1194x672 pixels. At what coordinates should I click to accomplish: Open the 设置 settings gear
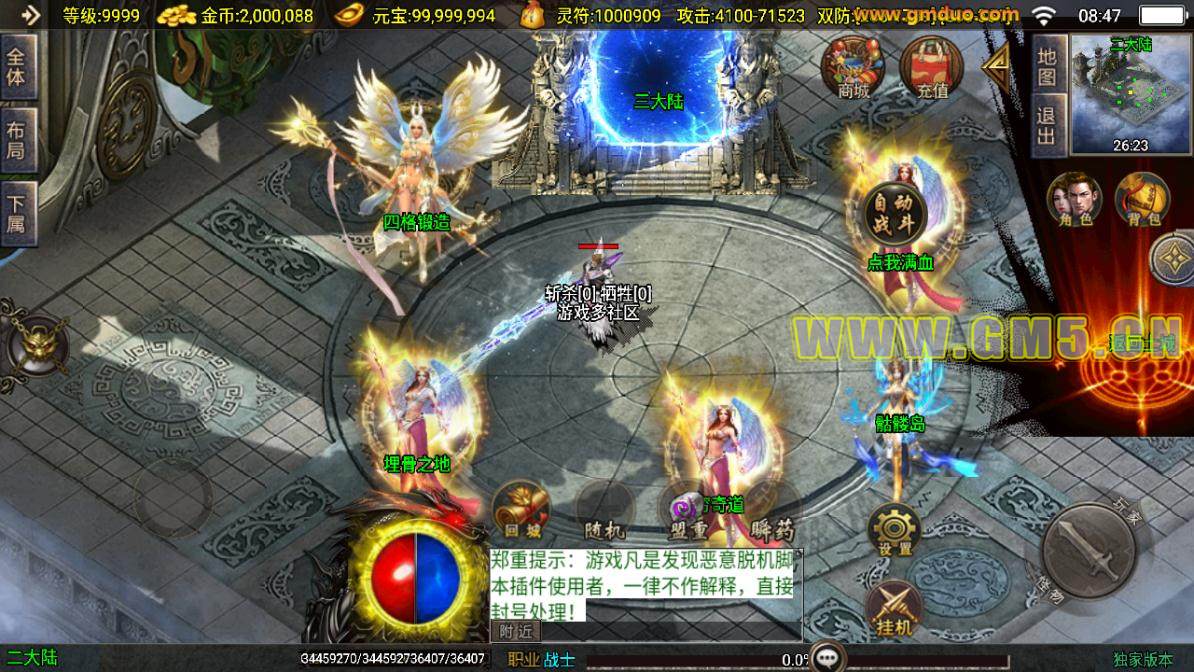894,530
